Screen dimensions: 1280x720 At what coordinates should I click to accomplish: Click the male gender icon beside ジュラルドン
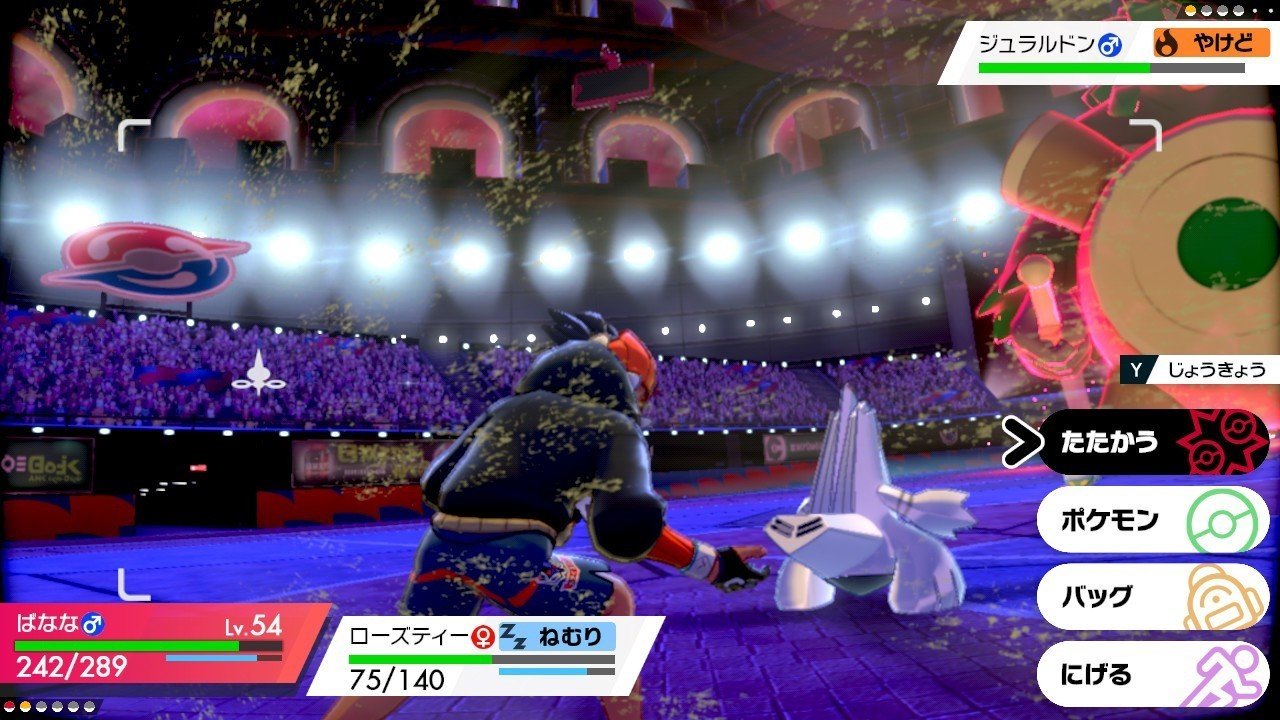point(1107,44)
